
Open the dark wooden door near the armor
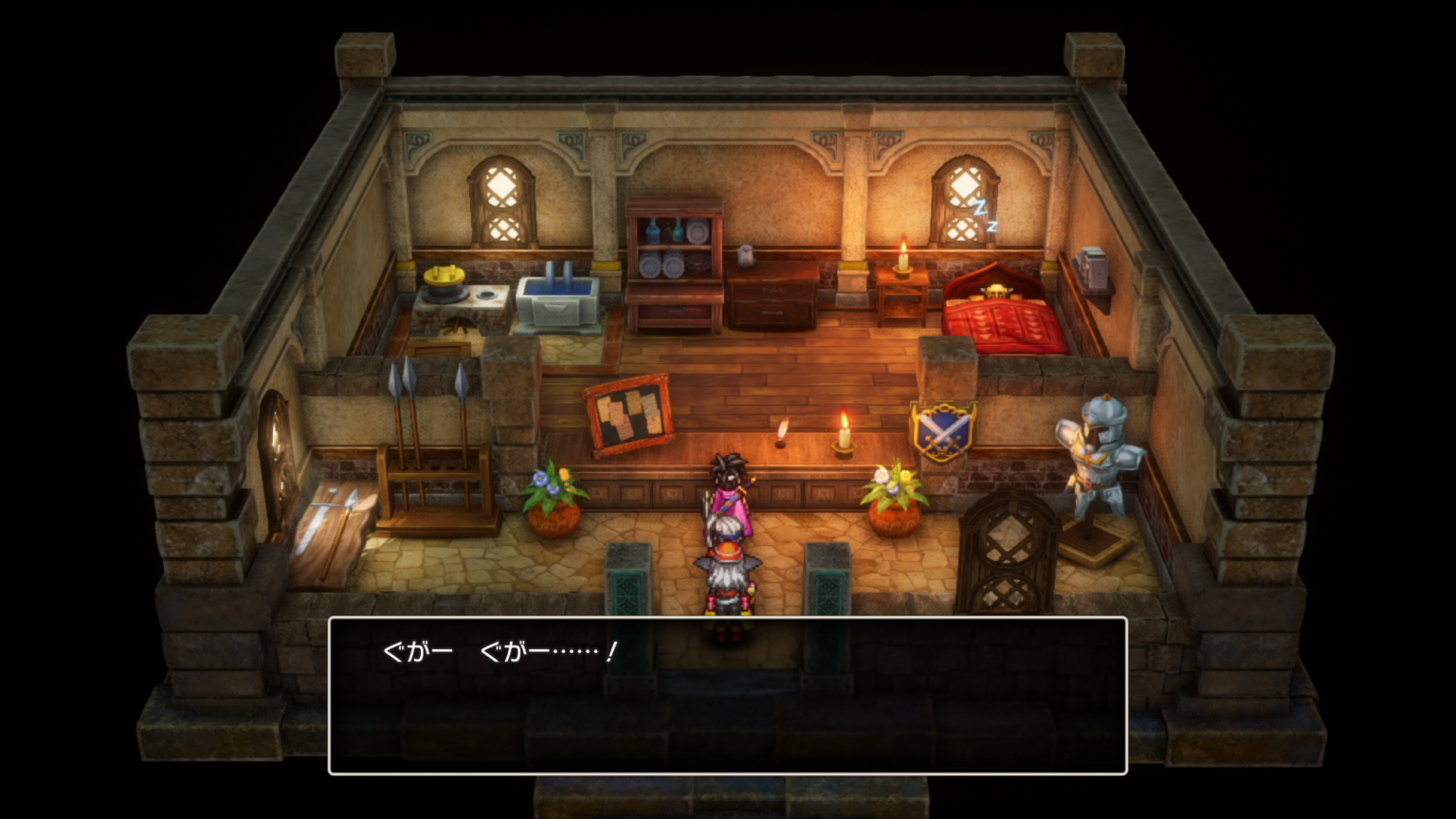(x=1005, y=550)
